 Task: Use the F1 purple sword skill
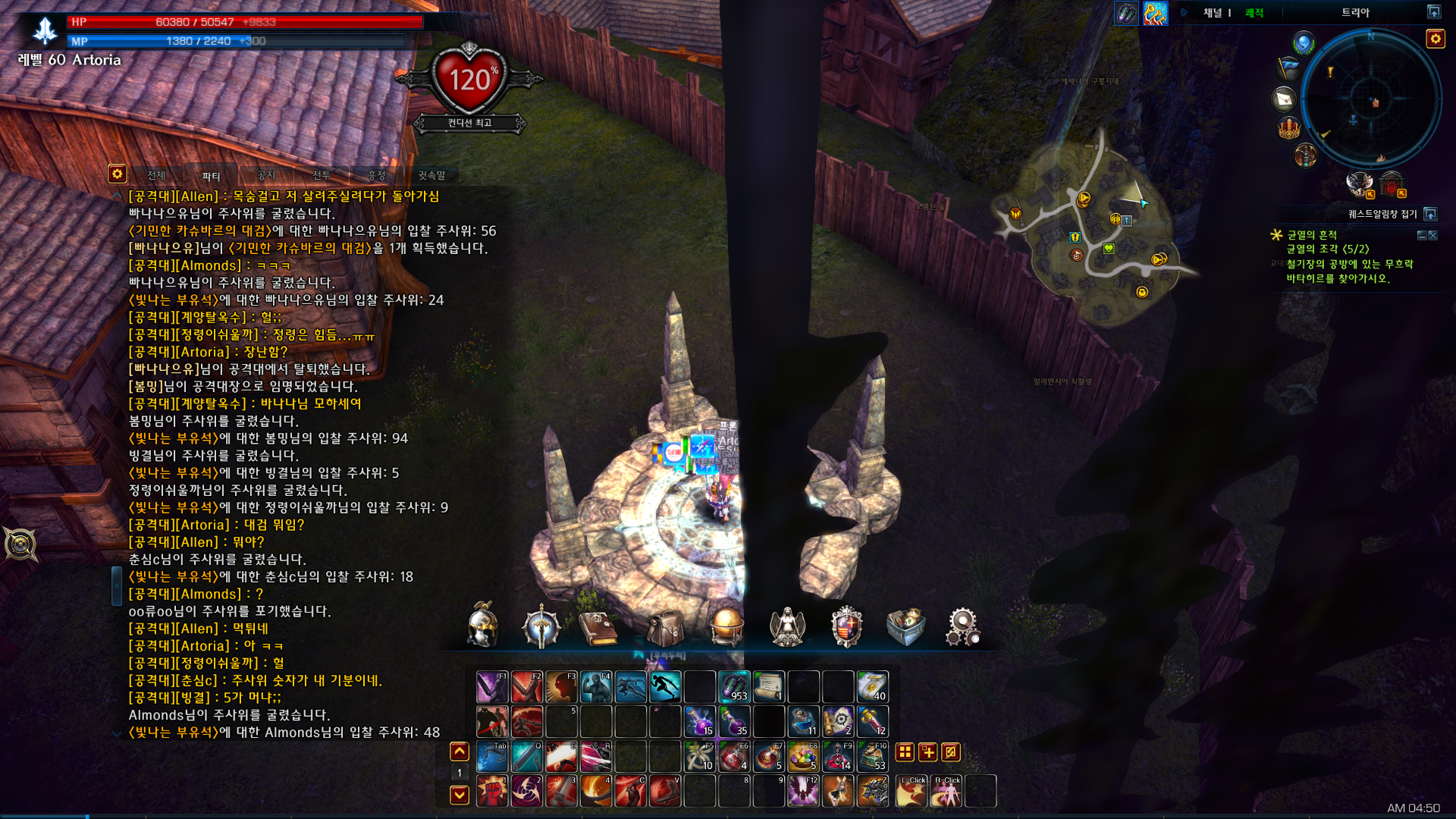tap(492, 686)
